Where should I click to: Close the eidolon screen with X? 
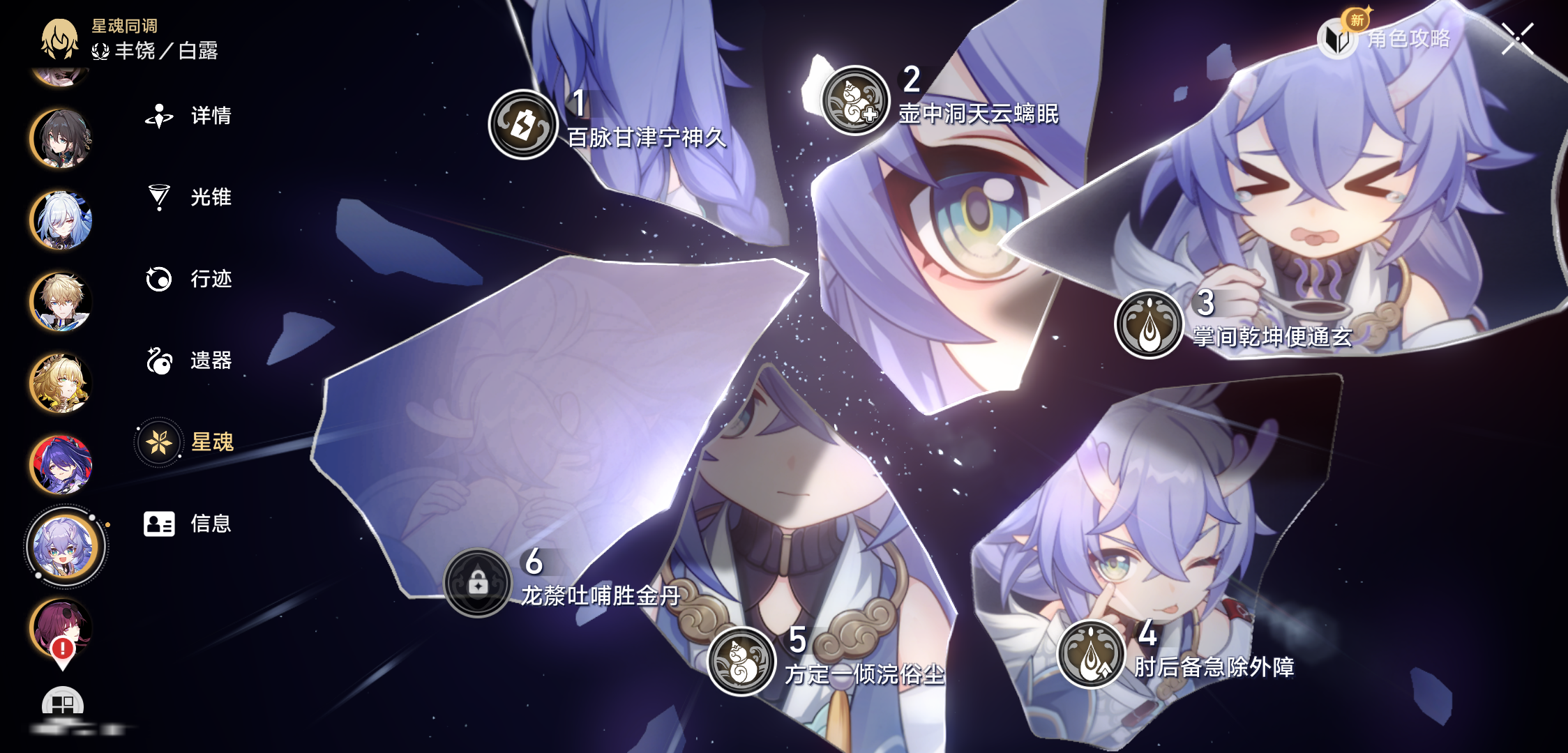[1518, 38]
